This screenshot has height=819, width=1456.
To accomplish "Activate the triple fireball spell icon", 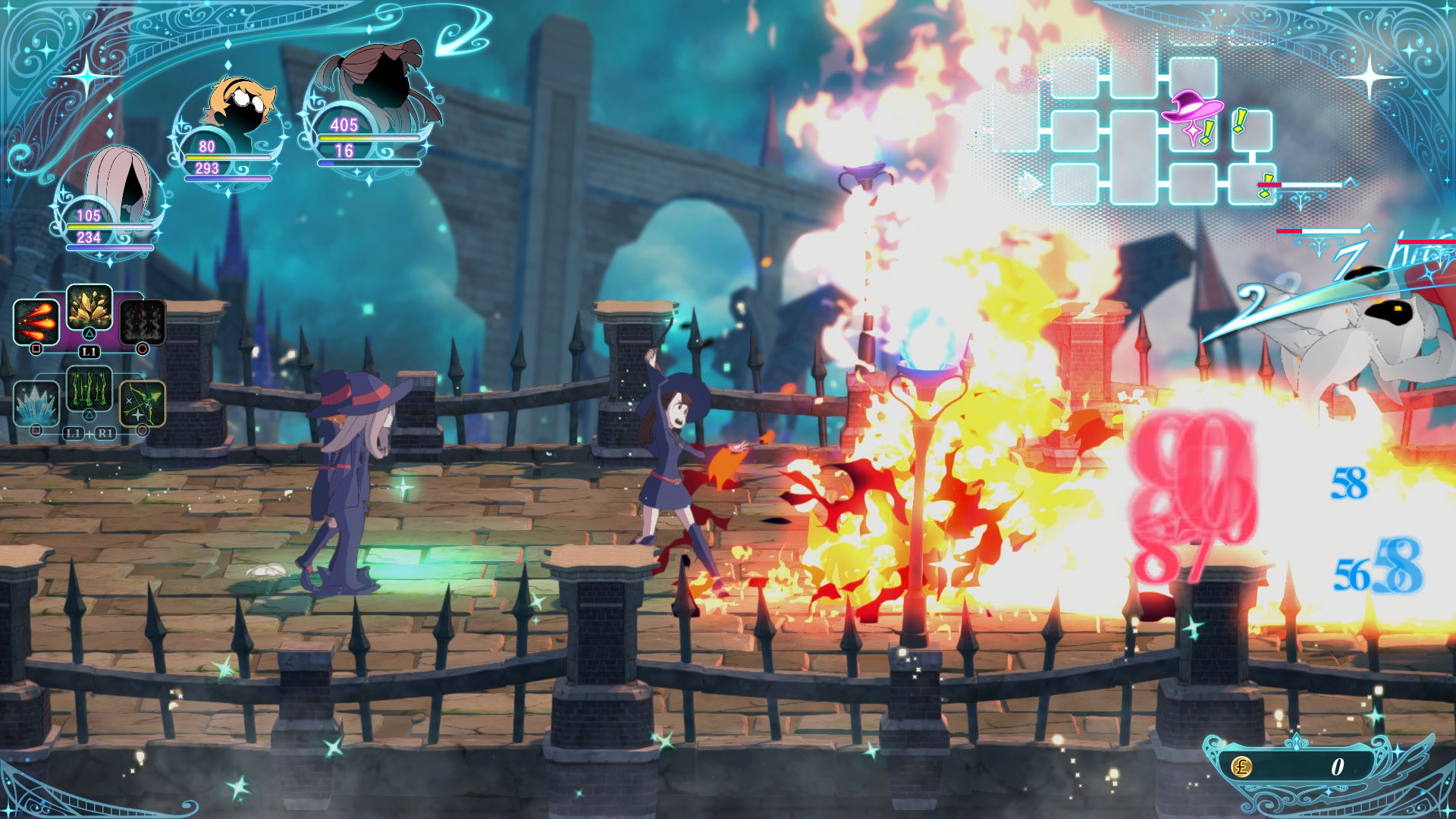I will pyautogui.click(x=36, y=322).
